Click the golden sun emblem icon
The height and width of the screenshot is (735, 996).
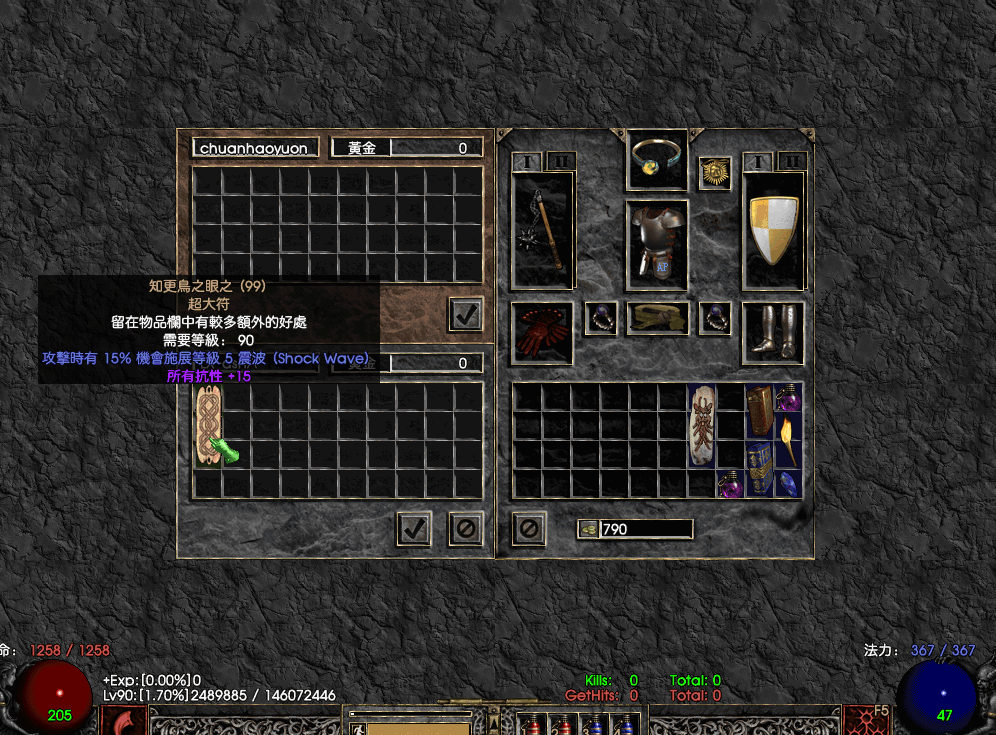pyautogui.click(x=715, y=173)
